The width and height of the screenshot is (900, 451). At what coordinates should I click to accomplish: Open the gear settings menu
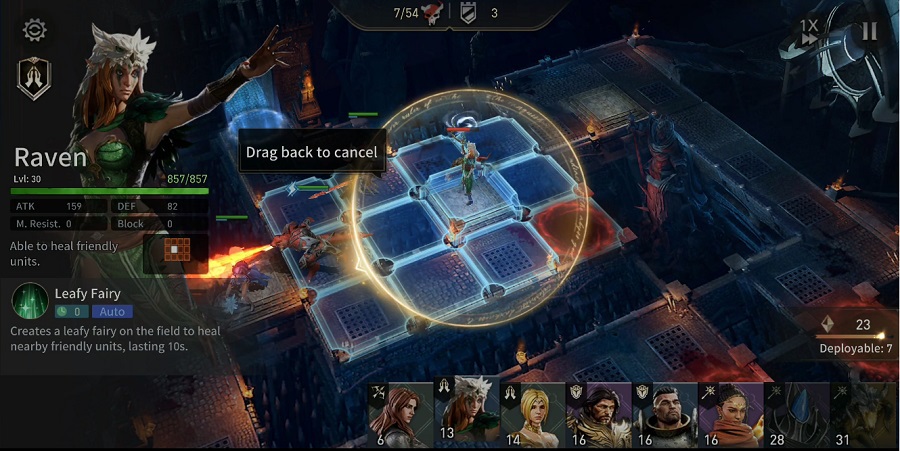coord(35,30)
